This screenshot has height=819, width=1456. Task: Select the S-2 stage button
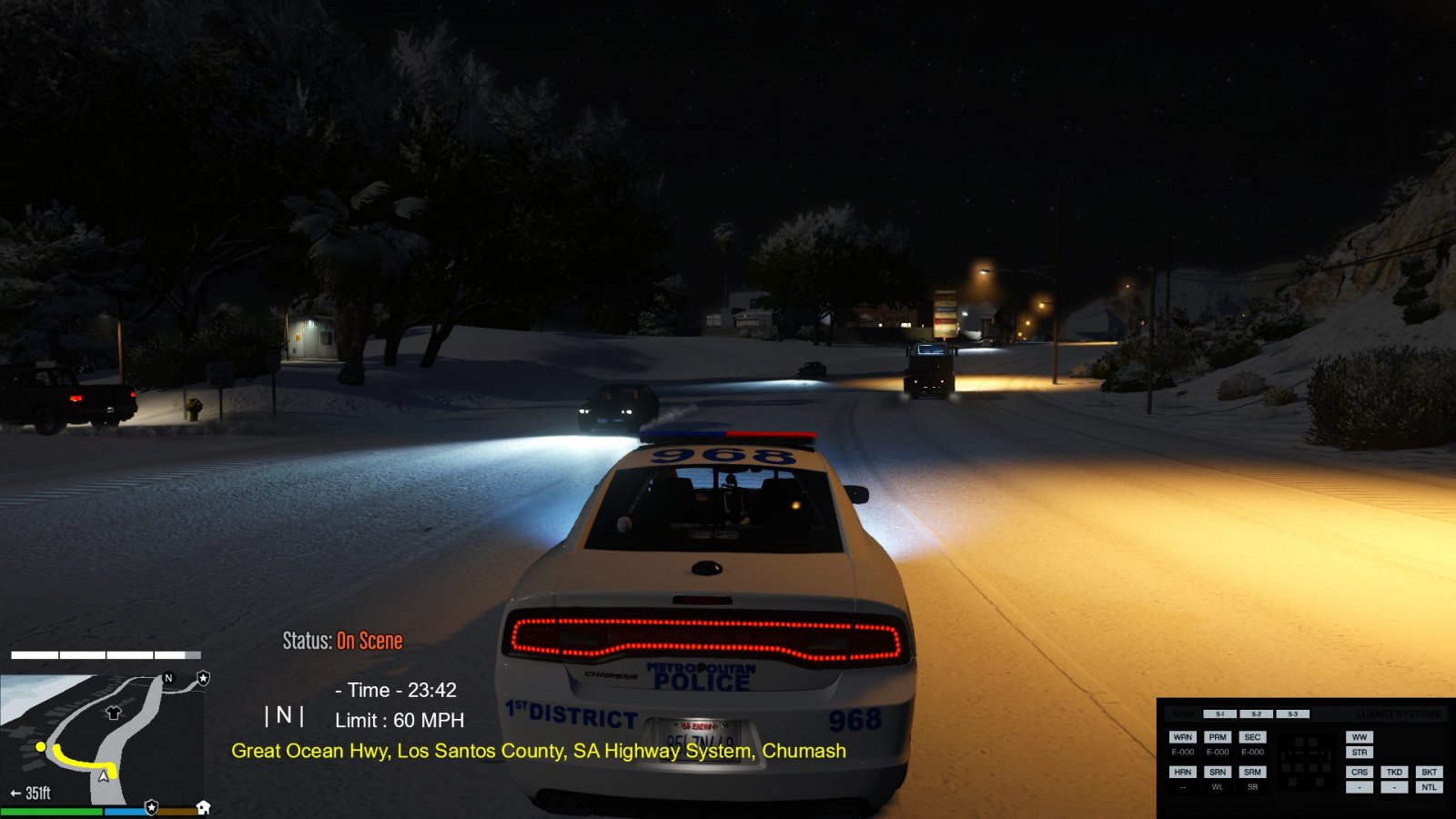point(1256,714)
